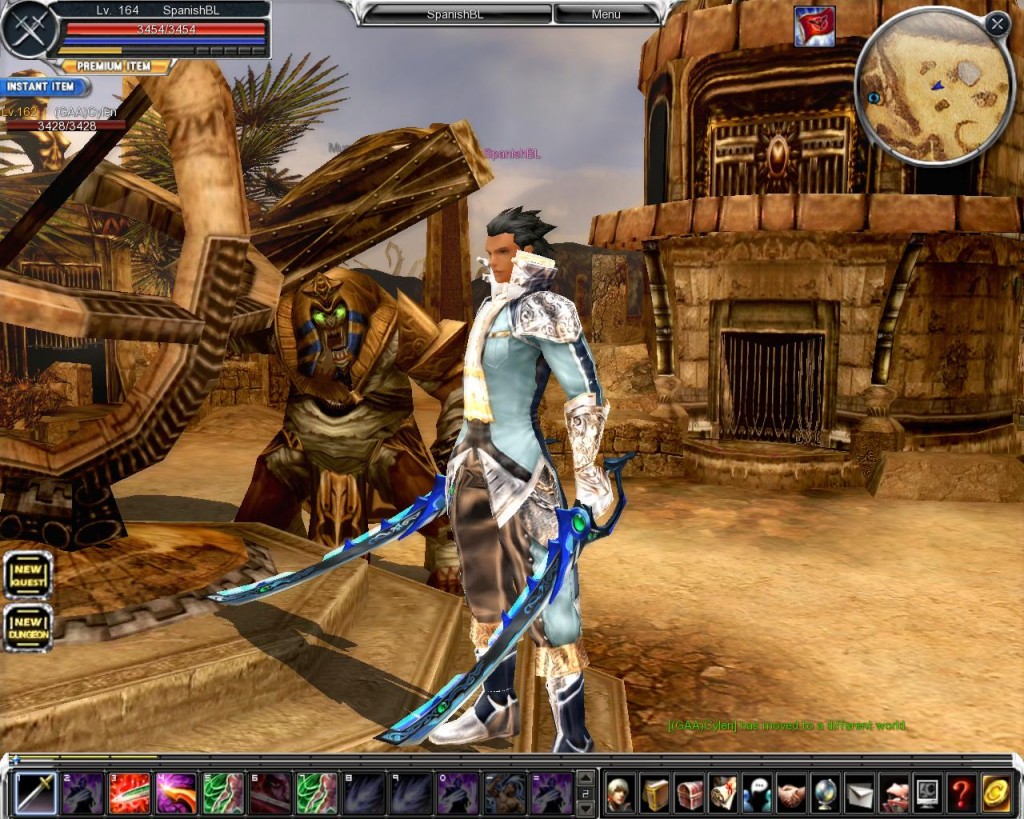Viewport: 1024px width, 819px height.
Task: Open the New Dungeon notification
Action: (28, 628)
